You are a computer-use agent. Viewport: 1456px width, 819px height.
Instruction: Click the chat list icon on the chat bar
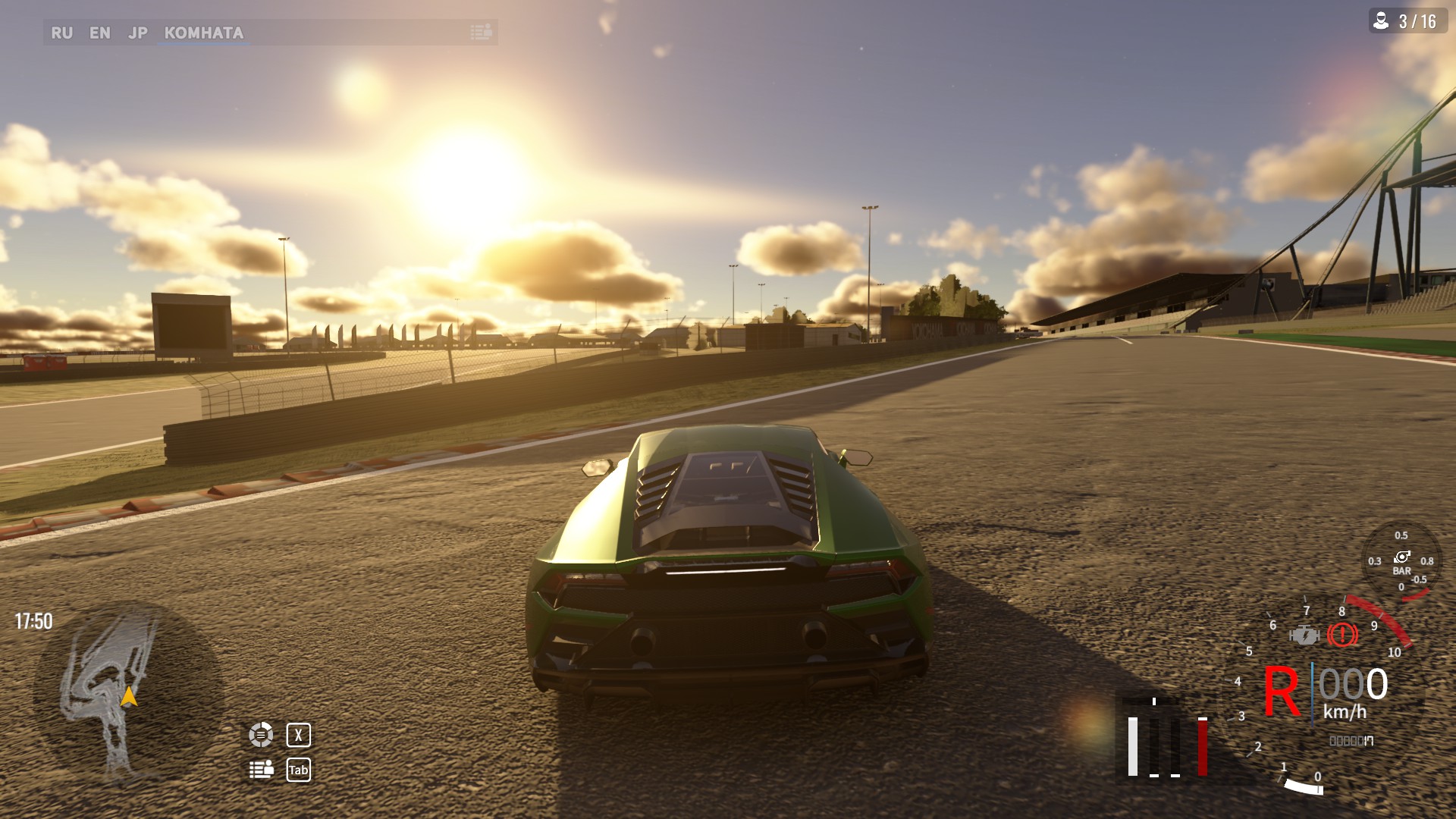[x=481, y=32]
